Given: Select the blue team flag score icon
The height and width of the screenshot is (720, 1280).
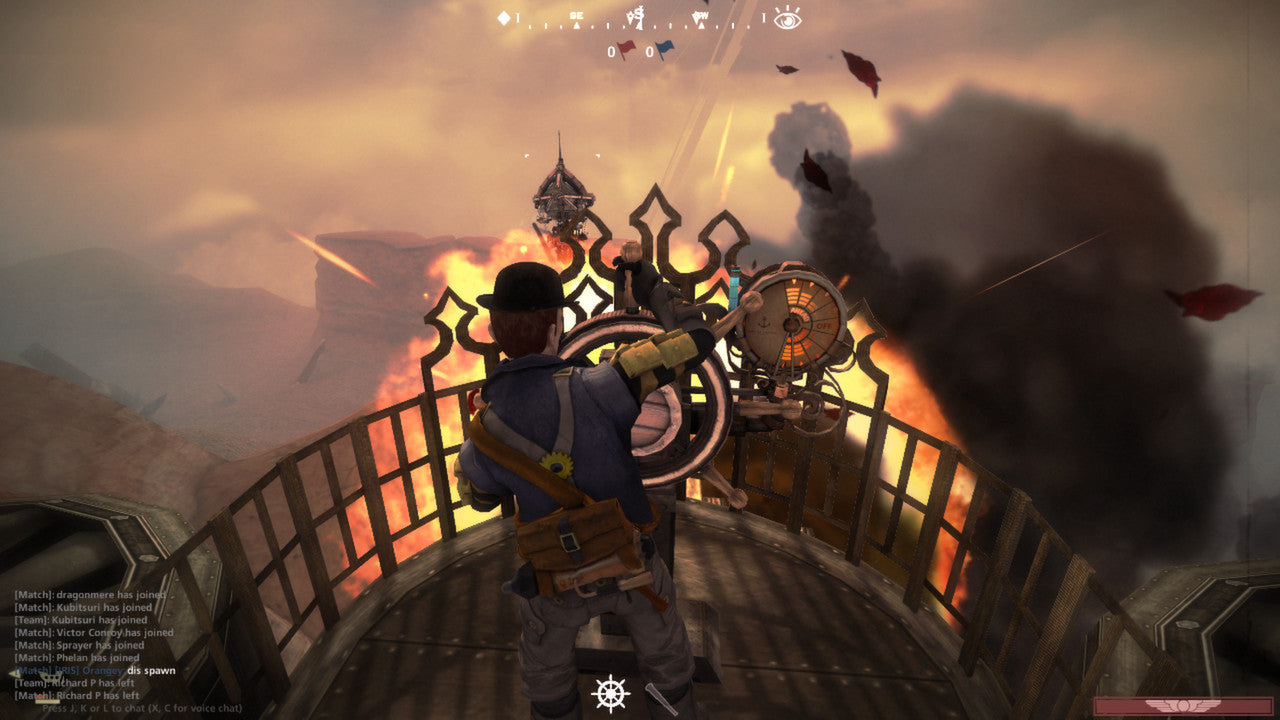Looking at the screenshot, I should pyautogui.click(x=663, y=47).
